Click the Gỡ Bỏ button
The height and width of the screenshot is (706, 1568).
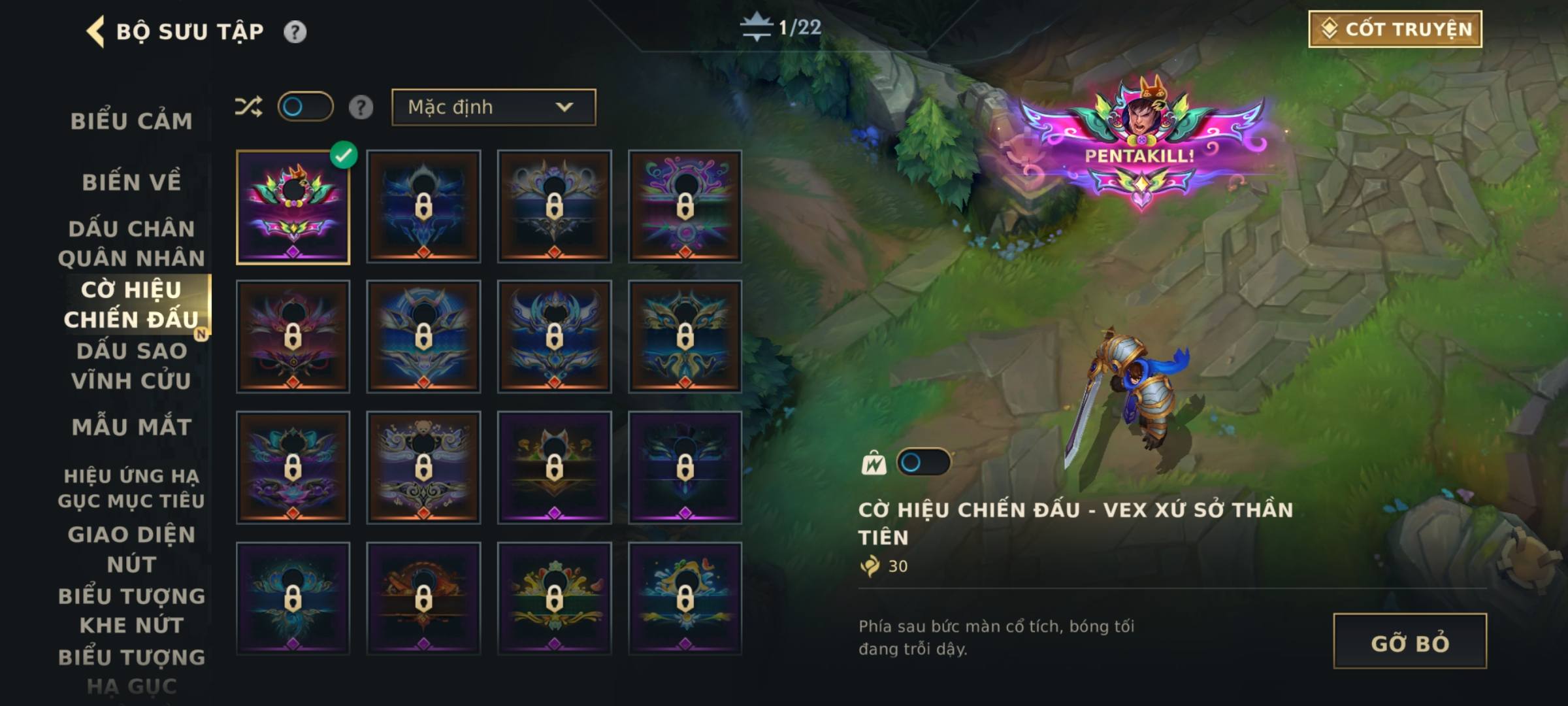click(x=1409, y=641)
